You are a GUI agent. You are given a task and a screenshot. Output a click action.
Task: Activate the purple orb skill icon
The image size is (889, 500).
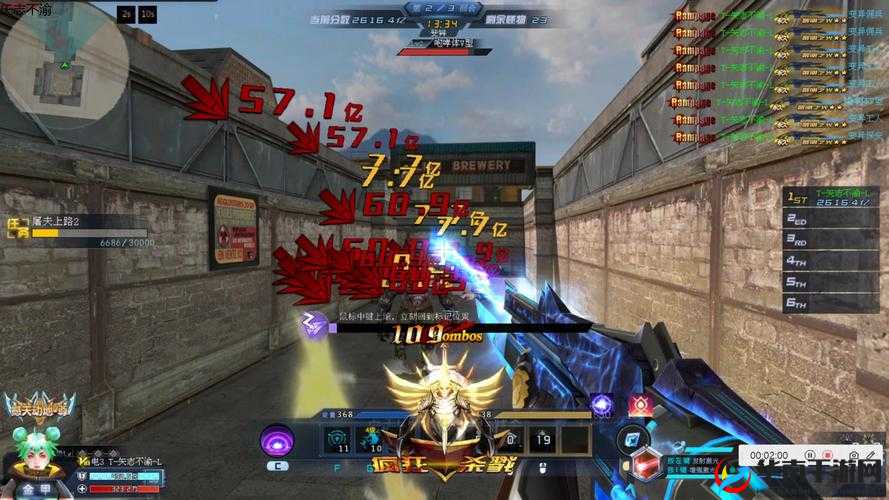[277, 440]
